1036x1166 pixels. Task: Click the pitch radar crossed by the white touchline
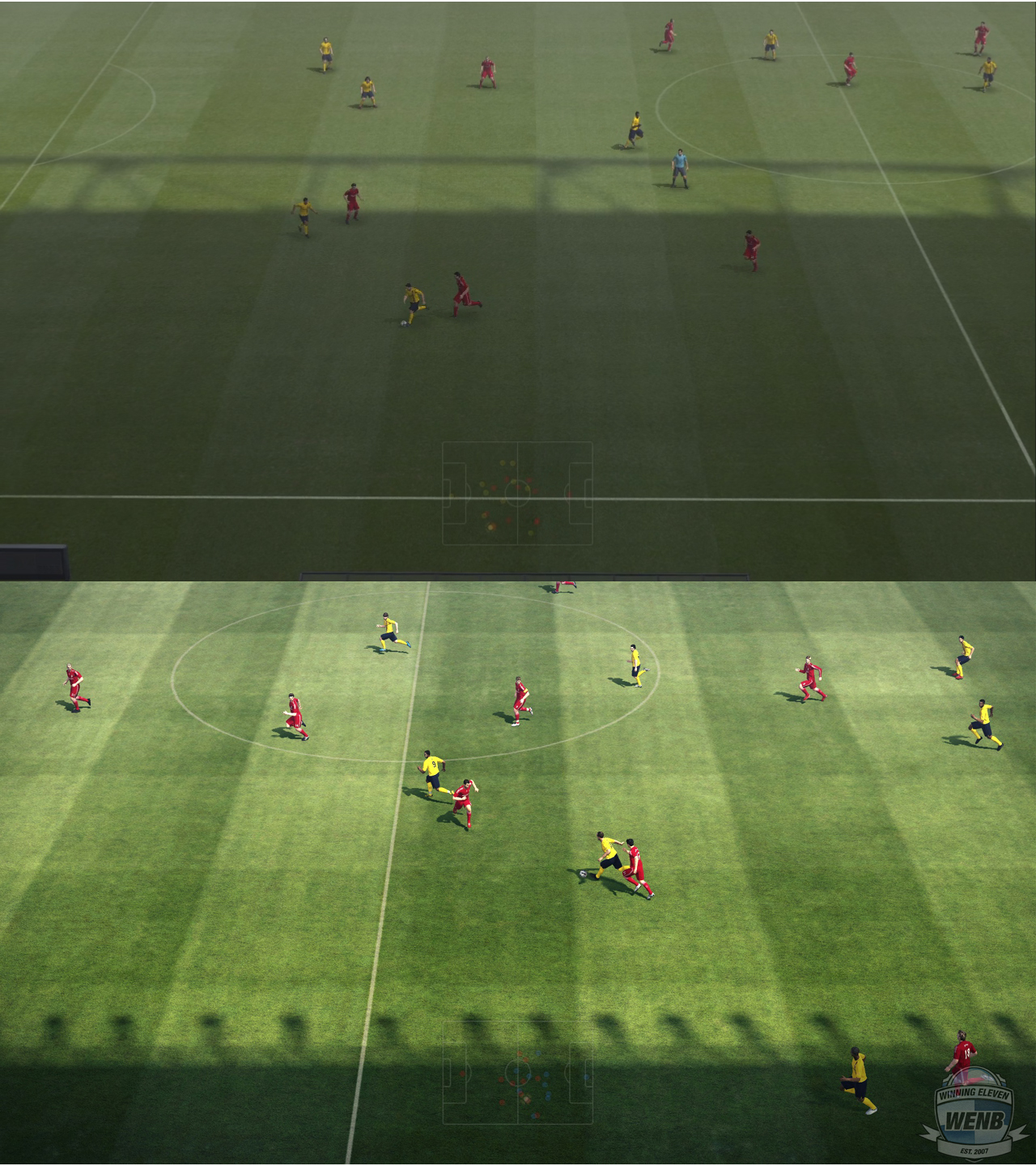click(517, 493)
